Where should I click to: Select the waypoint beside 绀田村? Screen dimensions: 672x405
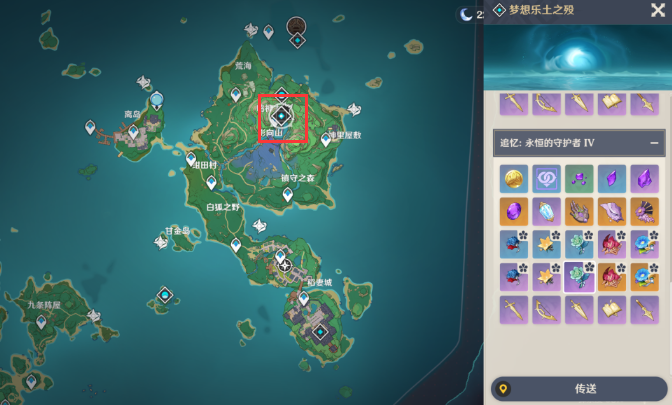192,158
